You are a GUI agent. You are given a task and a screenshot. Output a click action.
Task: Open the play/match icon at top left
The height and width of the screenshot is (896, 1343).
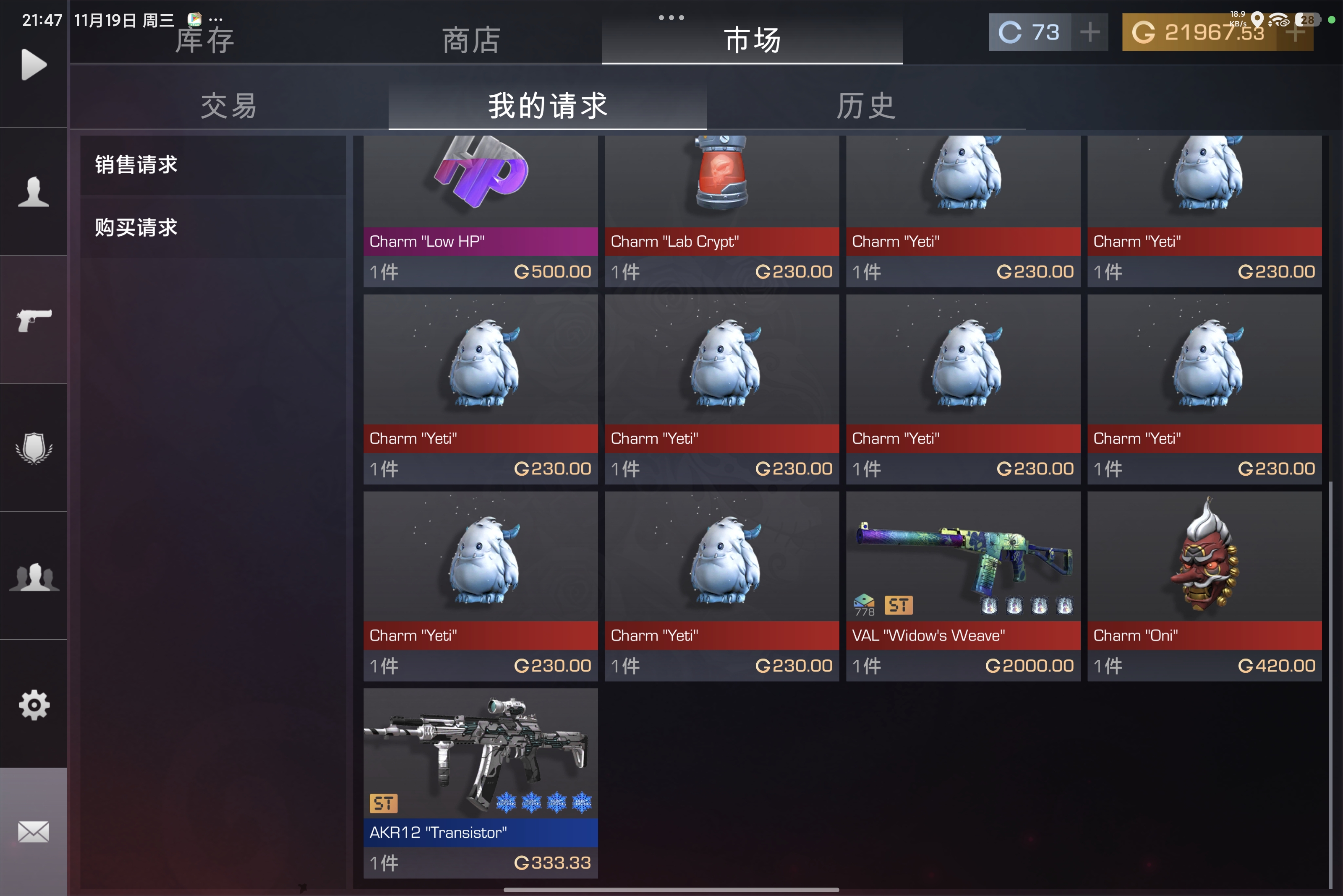coord(33,64)
